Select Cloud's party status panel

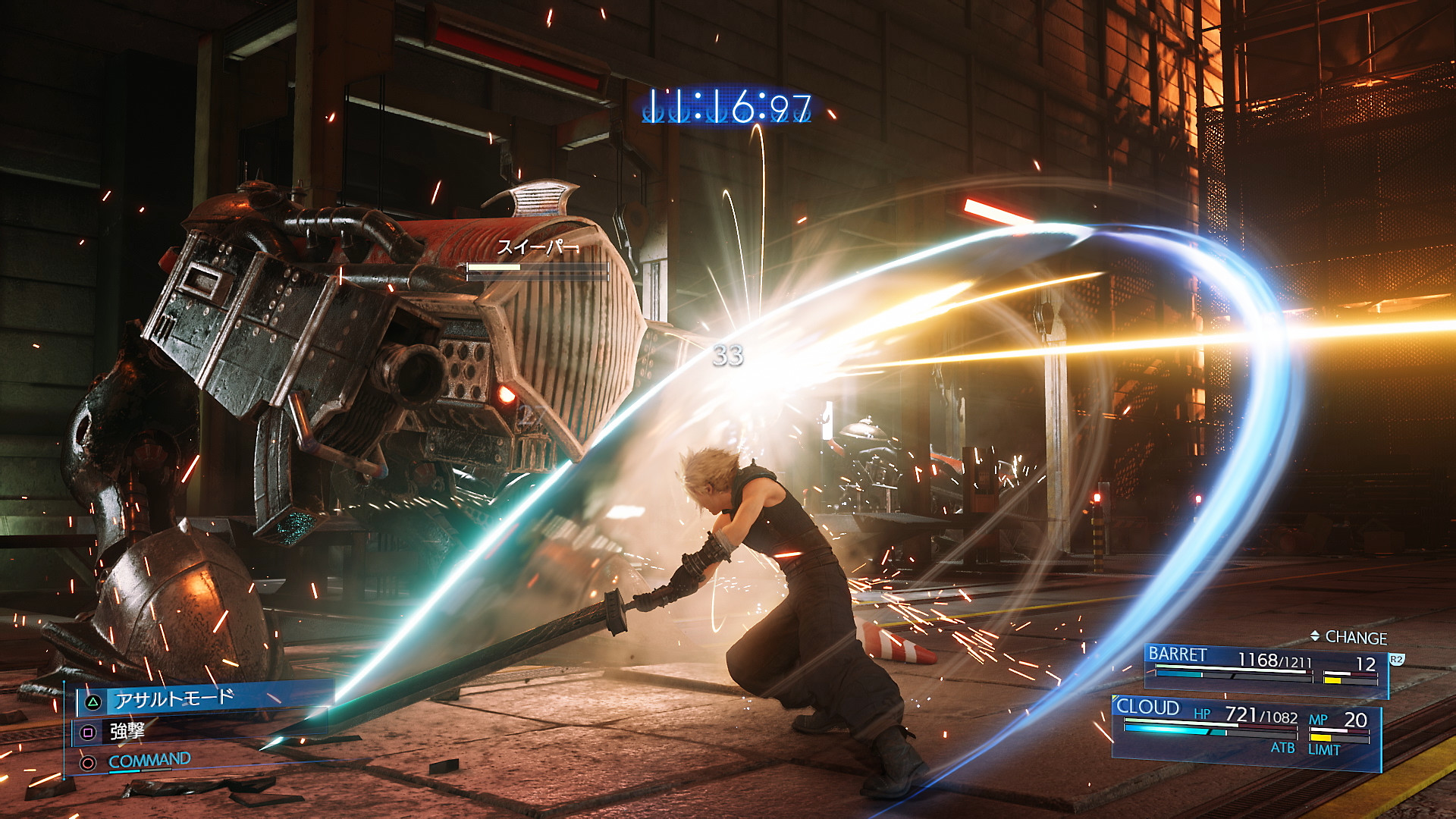click(x=1245, y=726)
